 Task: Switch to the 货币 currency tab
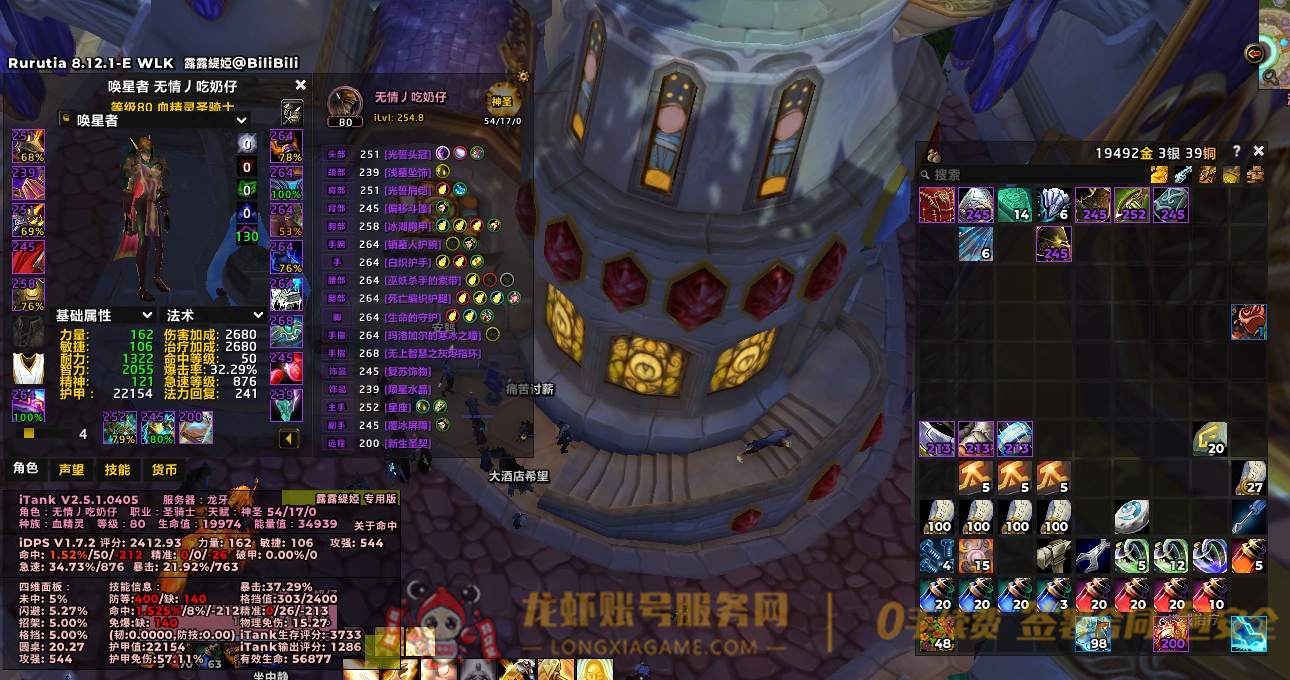tap(164, 469)
